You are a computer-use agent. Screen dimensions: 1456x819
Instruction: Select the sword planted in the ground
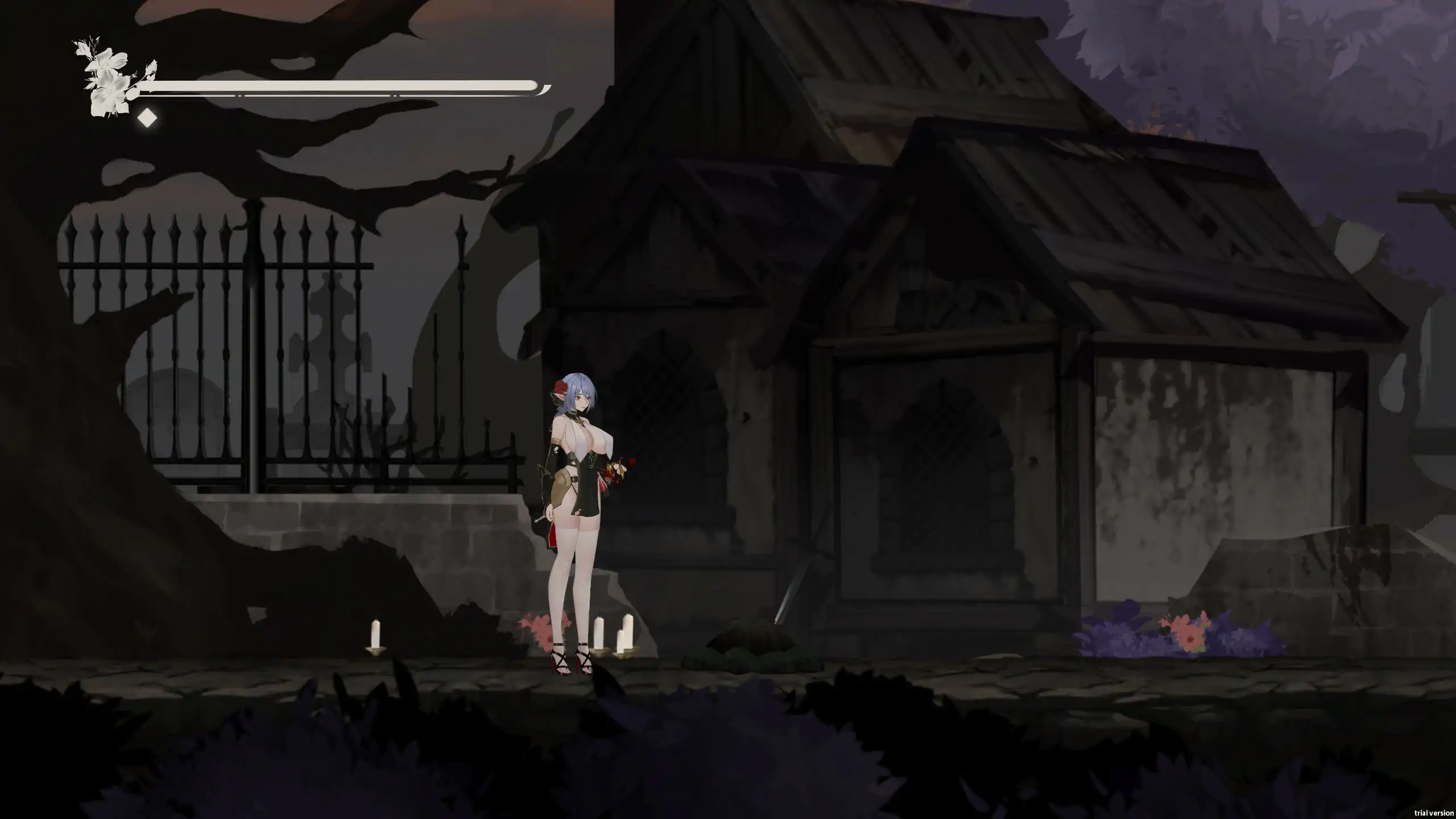click(791, 591)
